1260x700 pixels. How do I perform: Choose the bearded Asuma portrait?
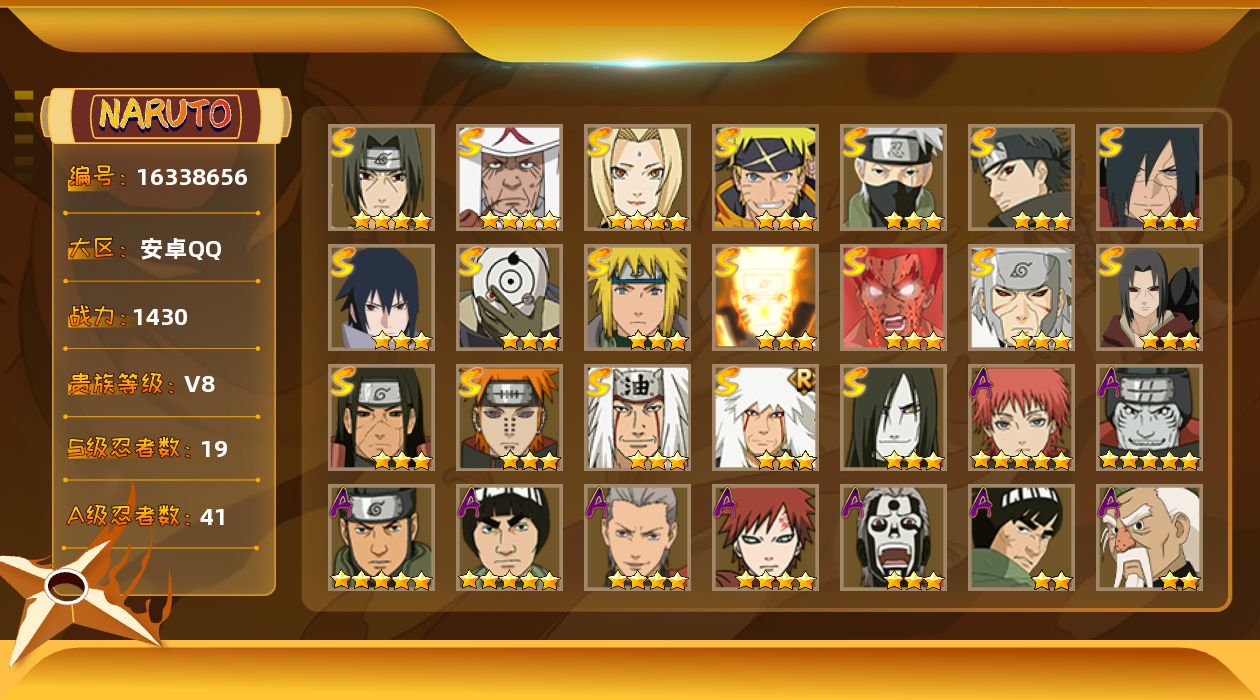pyautogui.click(x=381, y=538)
